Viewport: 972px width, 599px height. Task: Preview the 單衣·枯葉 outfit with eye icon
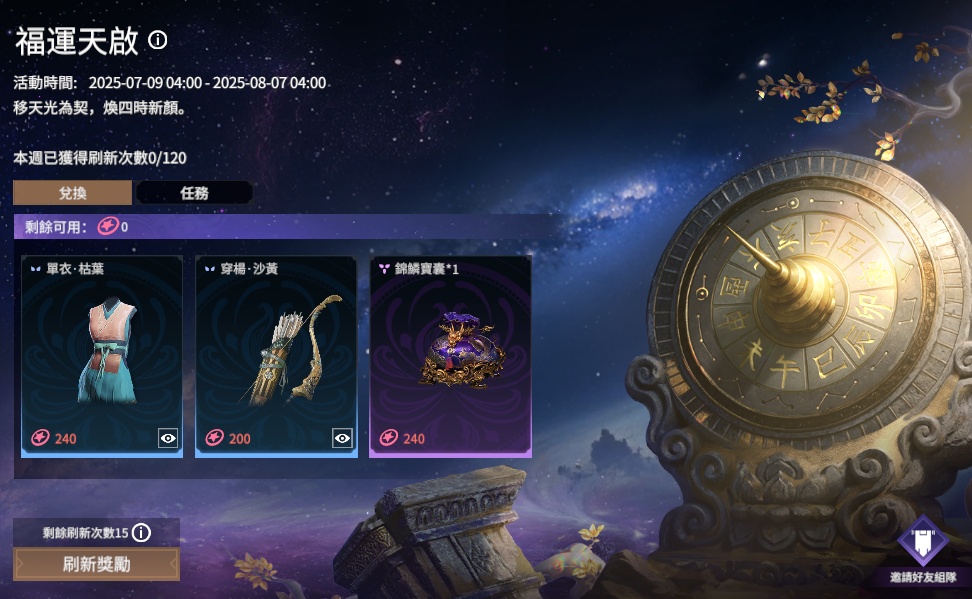[168, 438]
